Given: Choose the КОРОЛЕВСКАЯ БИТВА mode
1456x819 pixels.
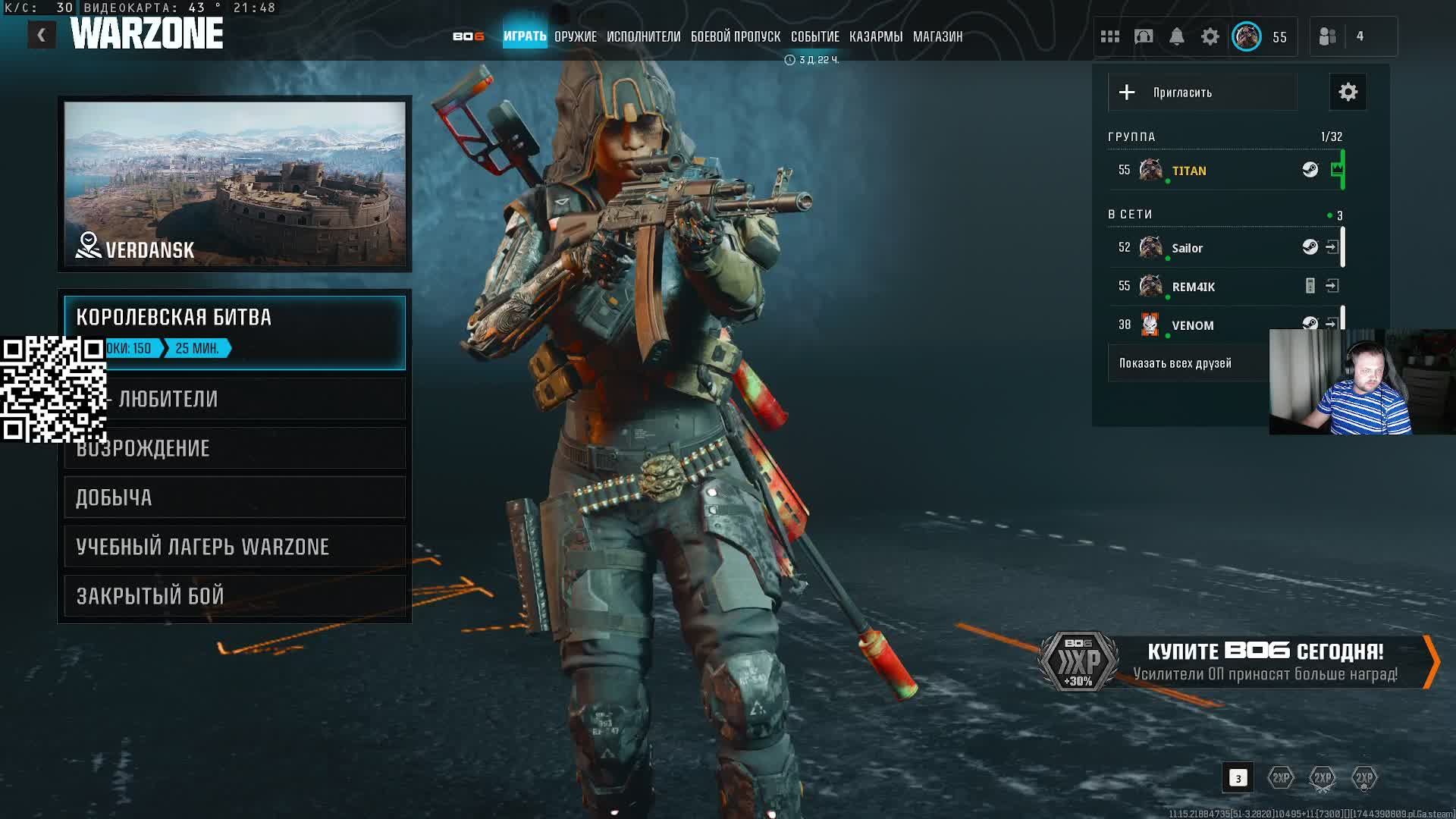Looking at the screenshot, I should [x=235, y=318].
